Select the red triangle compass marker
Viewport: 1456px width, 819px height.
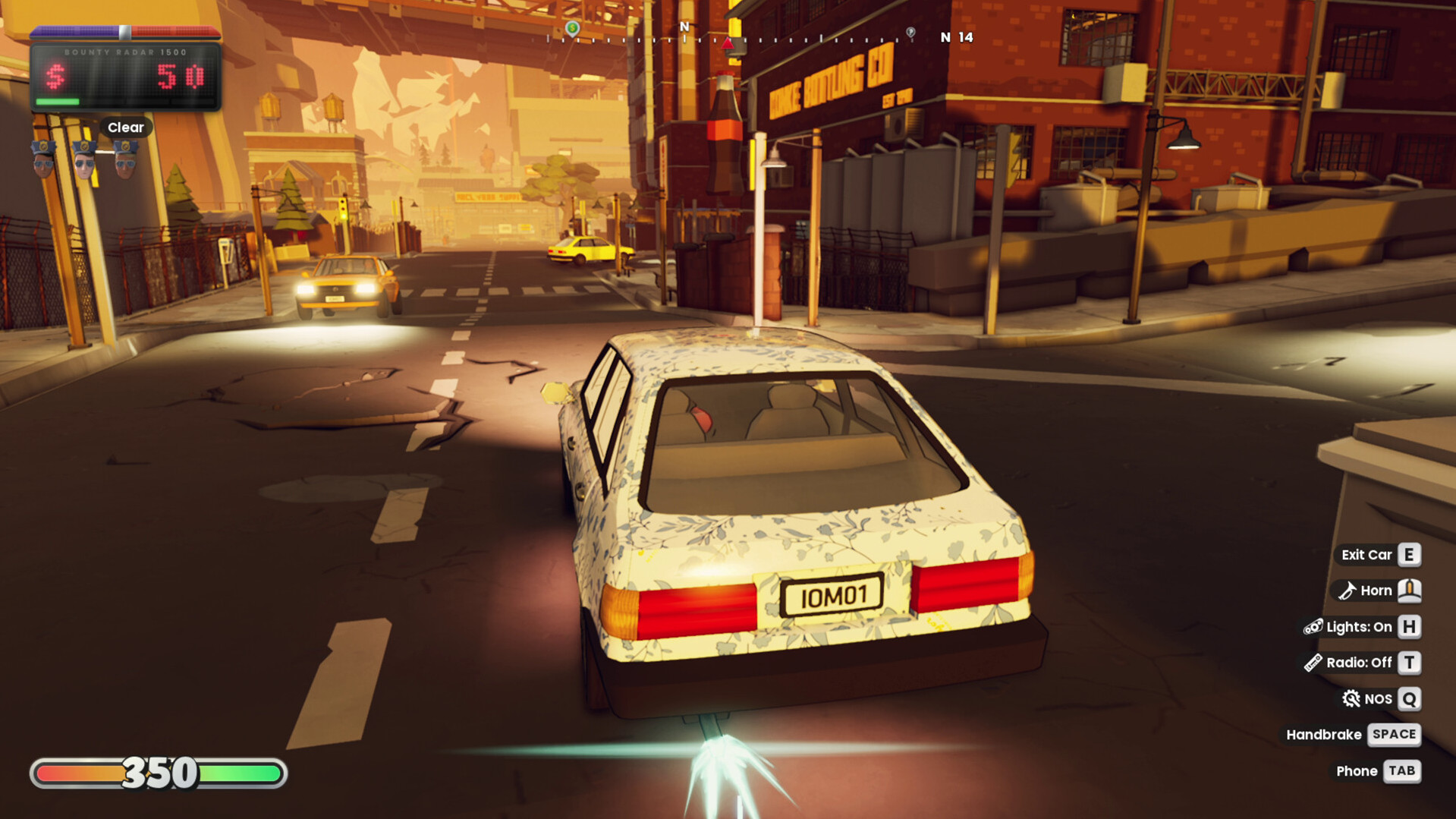click(728, 43)
